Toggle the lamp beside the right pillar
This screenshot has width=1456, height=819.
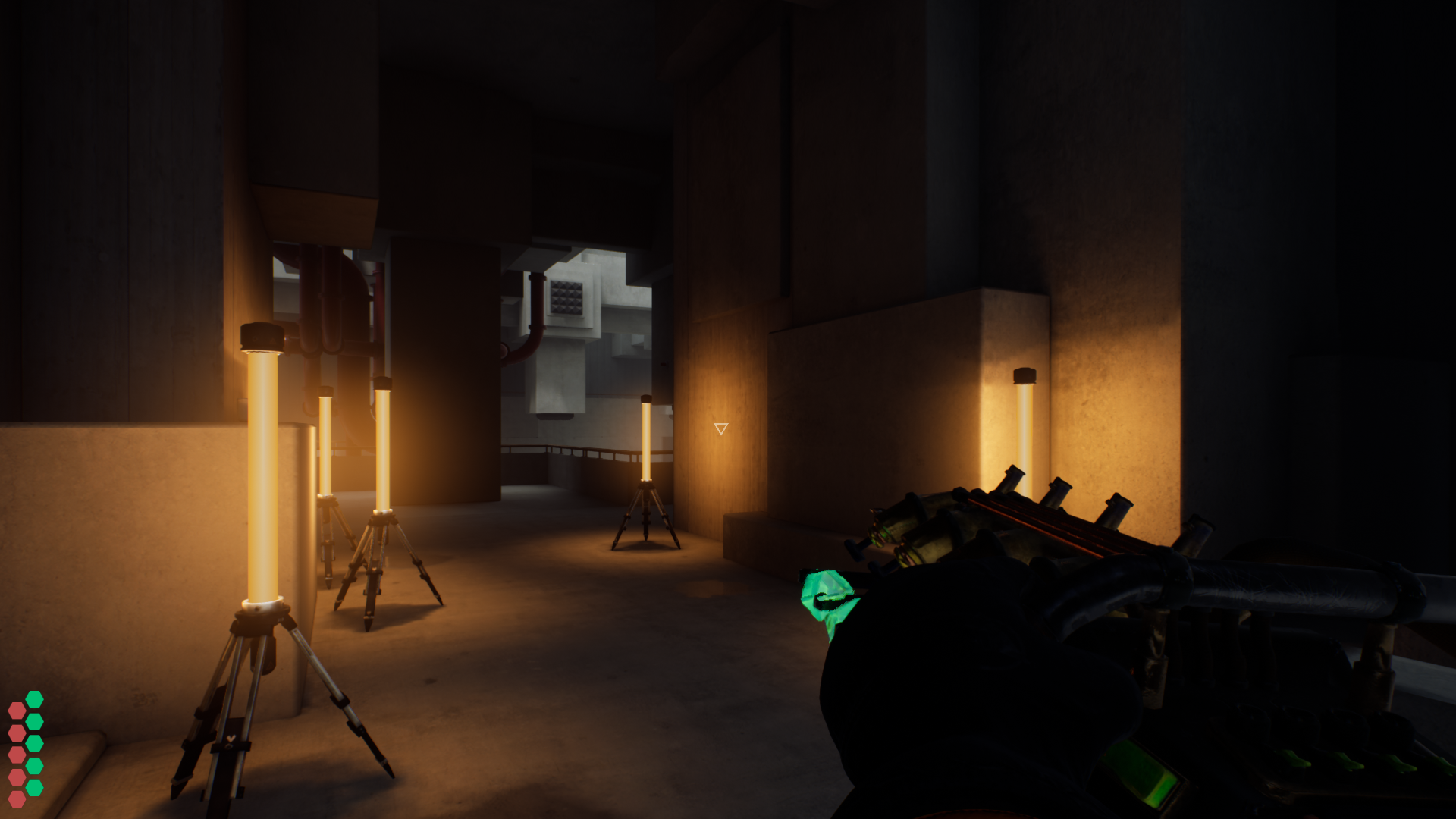(x=1025, y=425)
